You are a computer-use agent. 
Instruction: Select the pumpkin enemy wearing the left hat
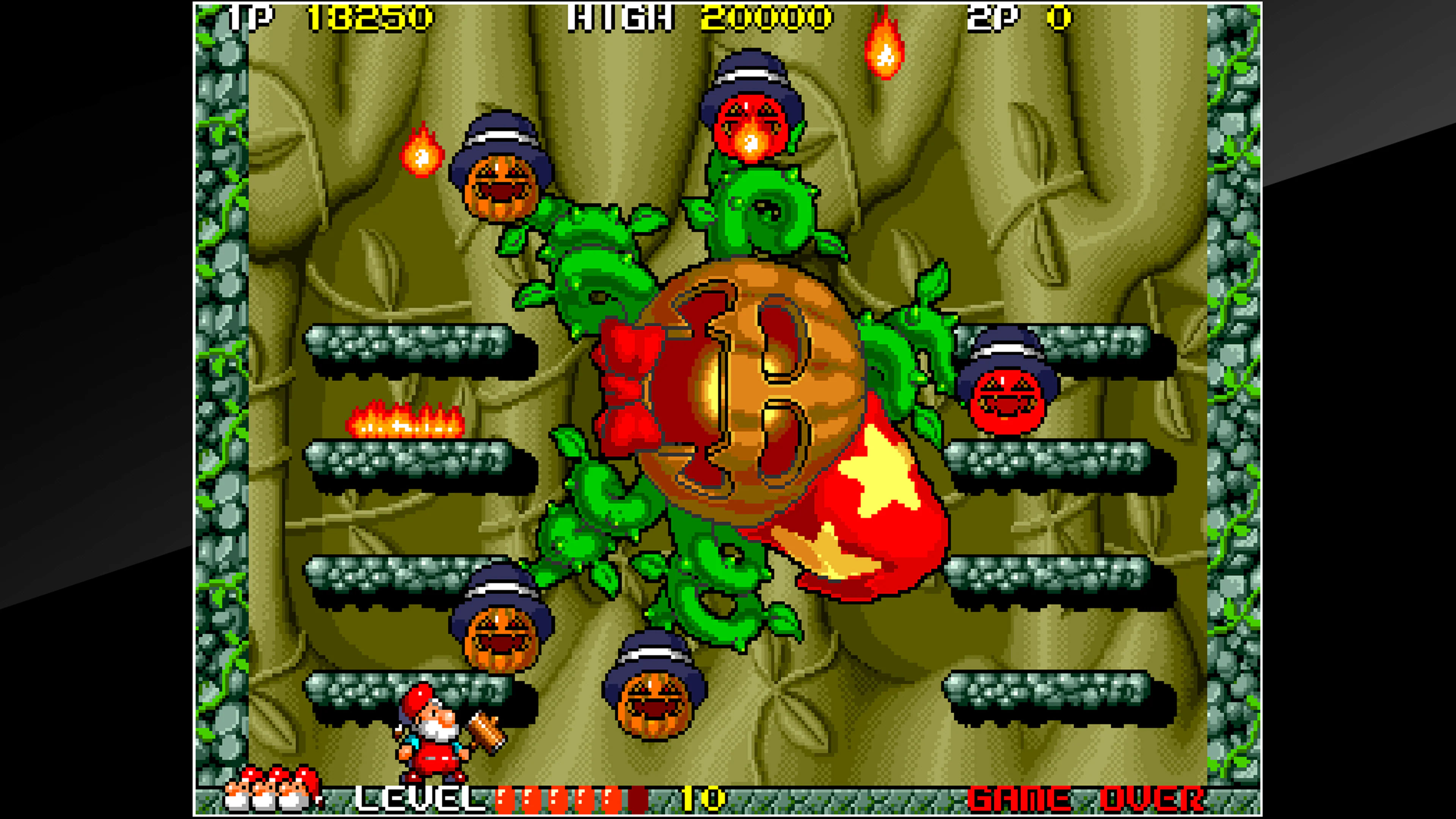click(x=500, y=187)
